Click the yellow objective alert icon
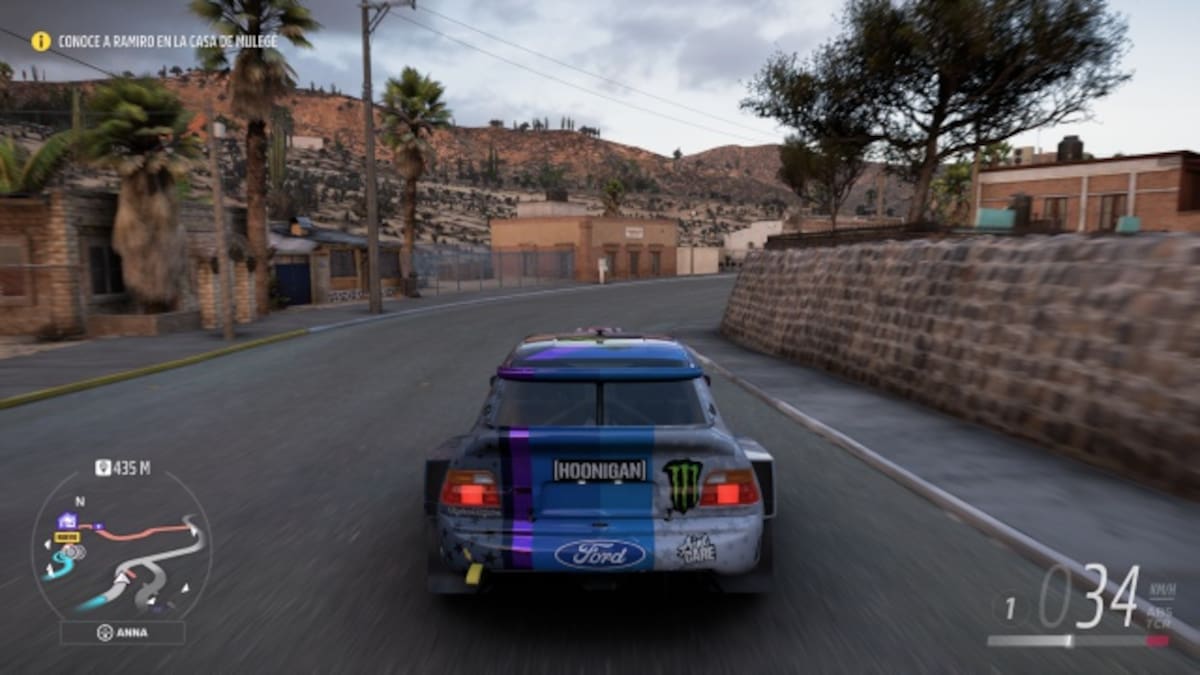The width and height of the screenshot is (1200, 675). (x=41, y=41)
